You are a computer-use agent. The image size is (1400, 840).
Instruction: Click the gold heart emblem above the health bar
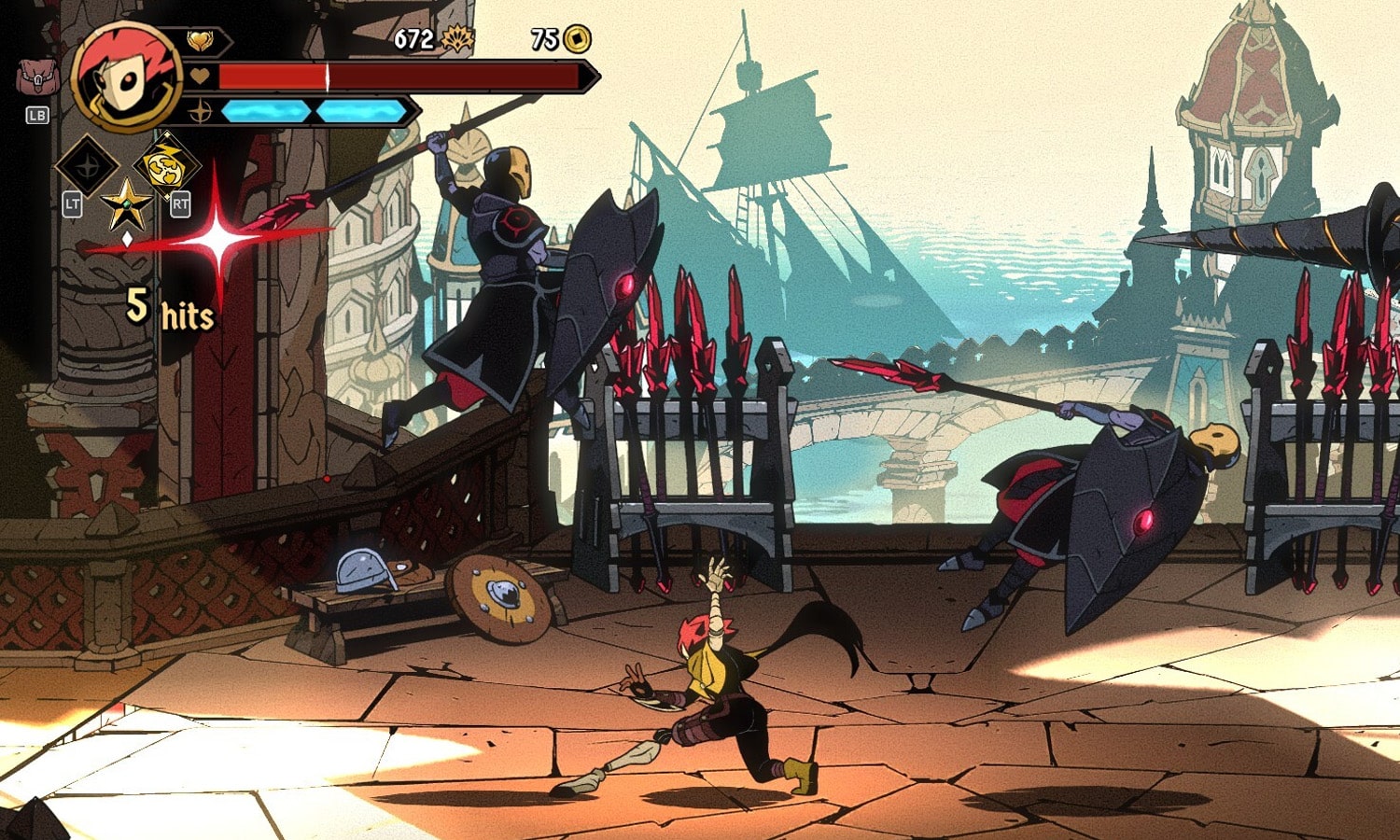coord(199,40)
